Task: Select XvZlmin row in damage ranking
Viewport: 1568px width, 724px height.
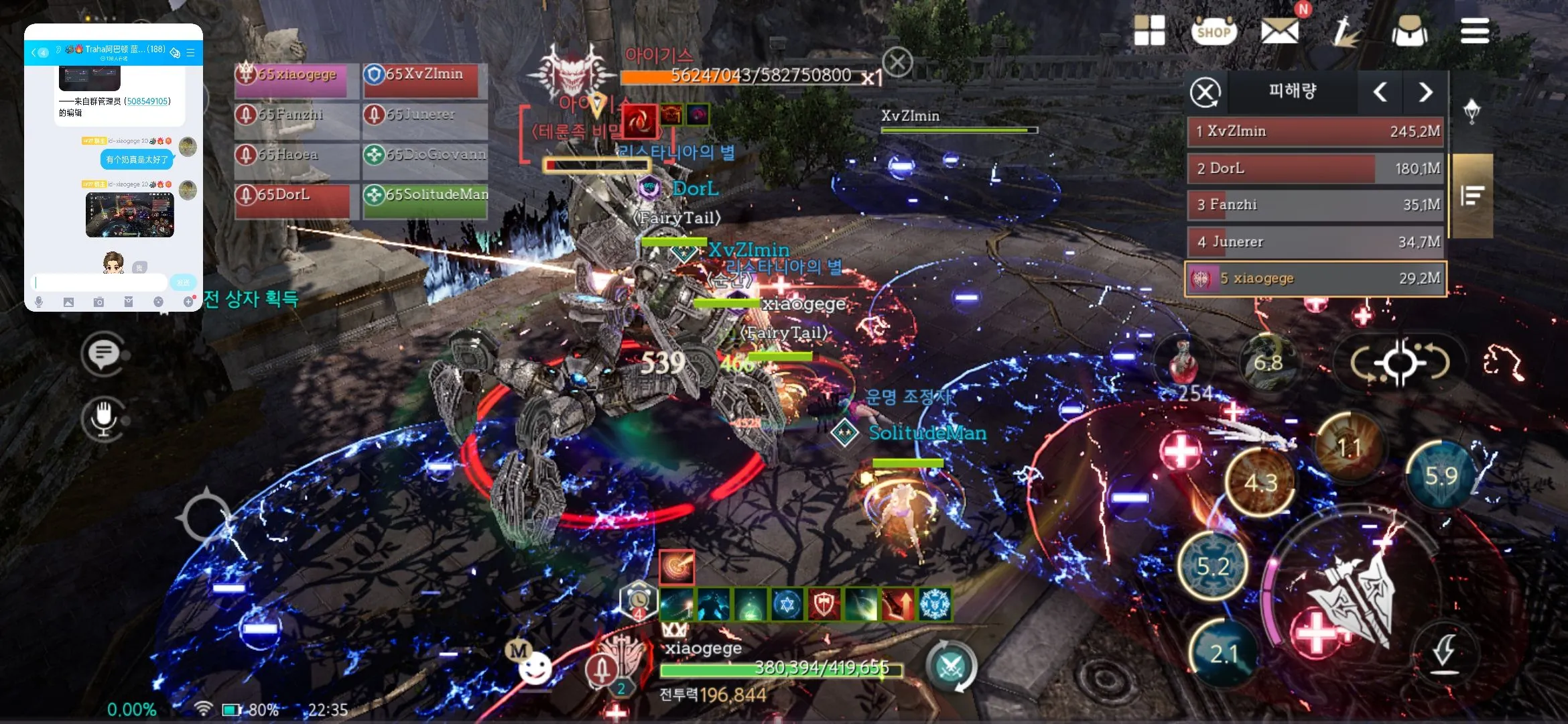Action: tap(1316, 131)
